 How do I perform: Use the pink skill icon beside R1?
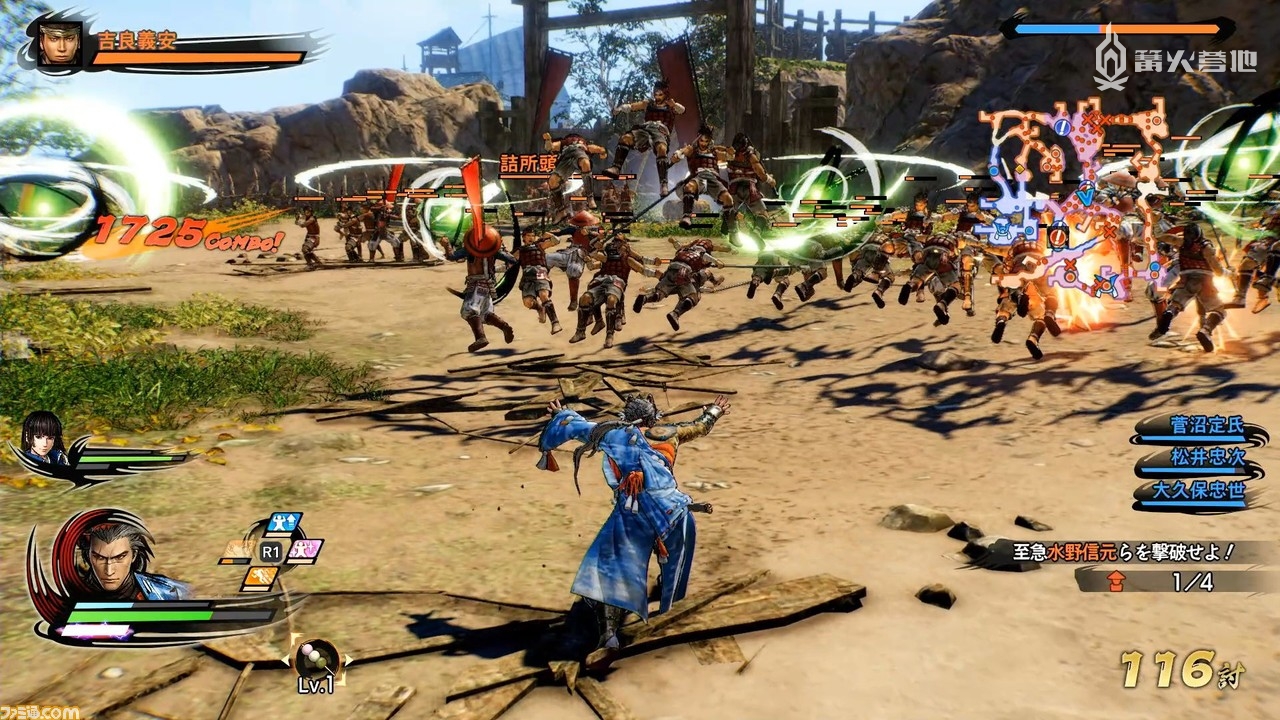coord(304,551)
